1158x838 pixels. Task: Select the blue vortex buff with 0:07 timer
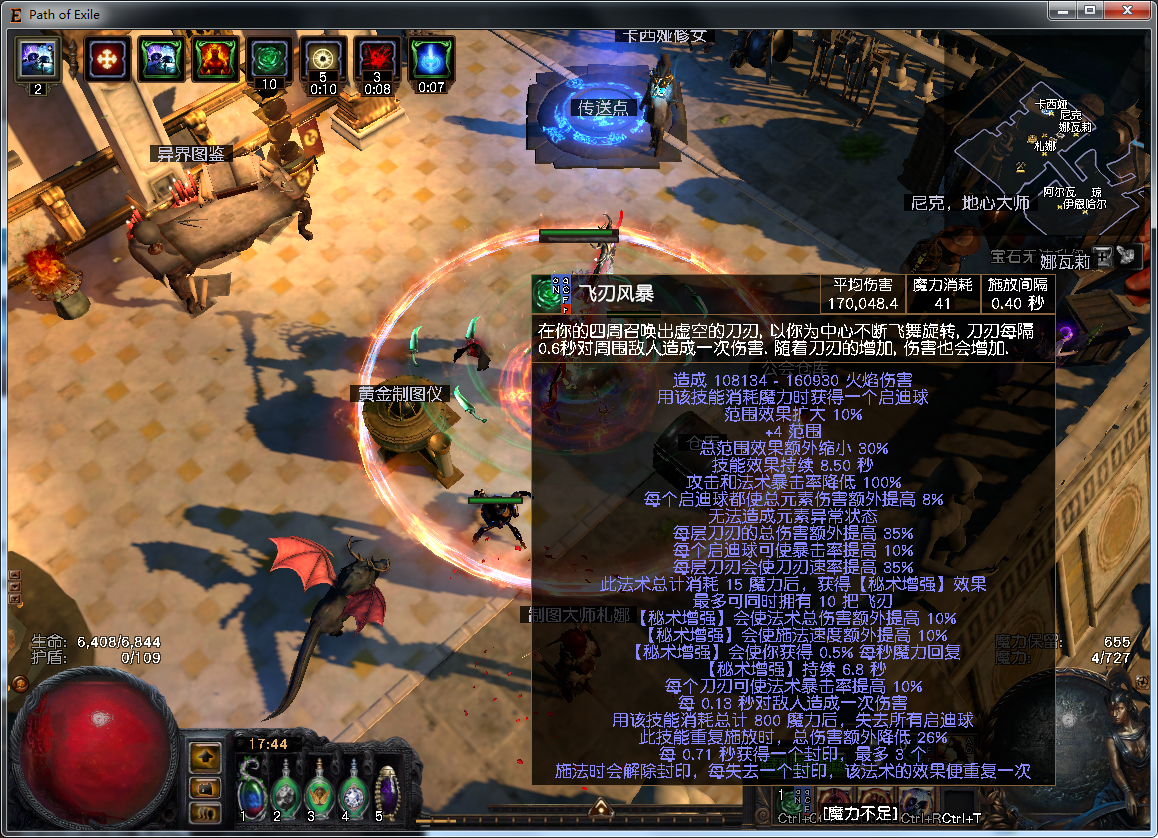click(431, 60)
